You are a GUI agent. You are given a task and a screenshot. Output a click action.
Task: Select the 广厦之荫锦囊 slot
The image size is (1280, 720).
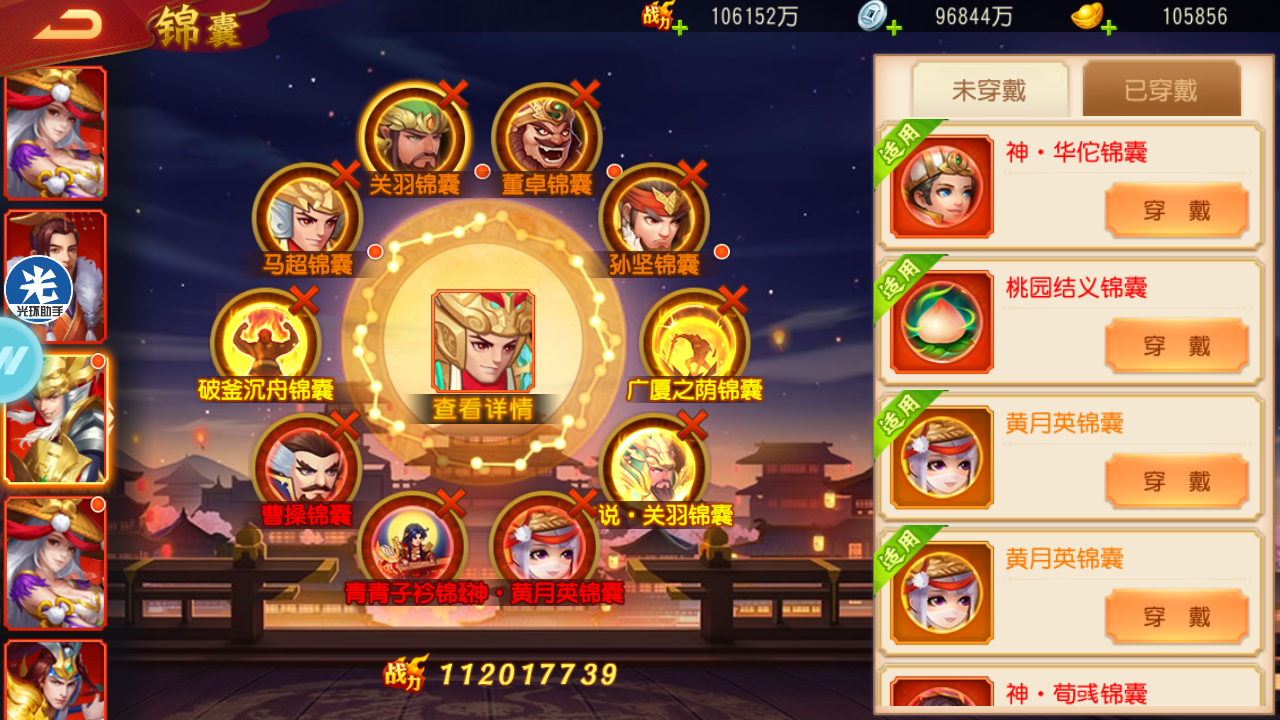click(694, 342)
